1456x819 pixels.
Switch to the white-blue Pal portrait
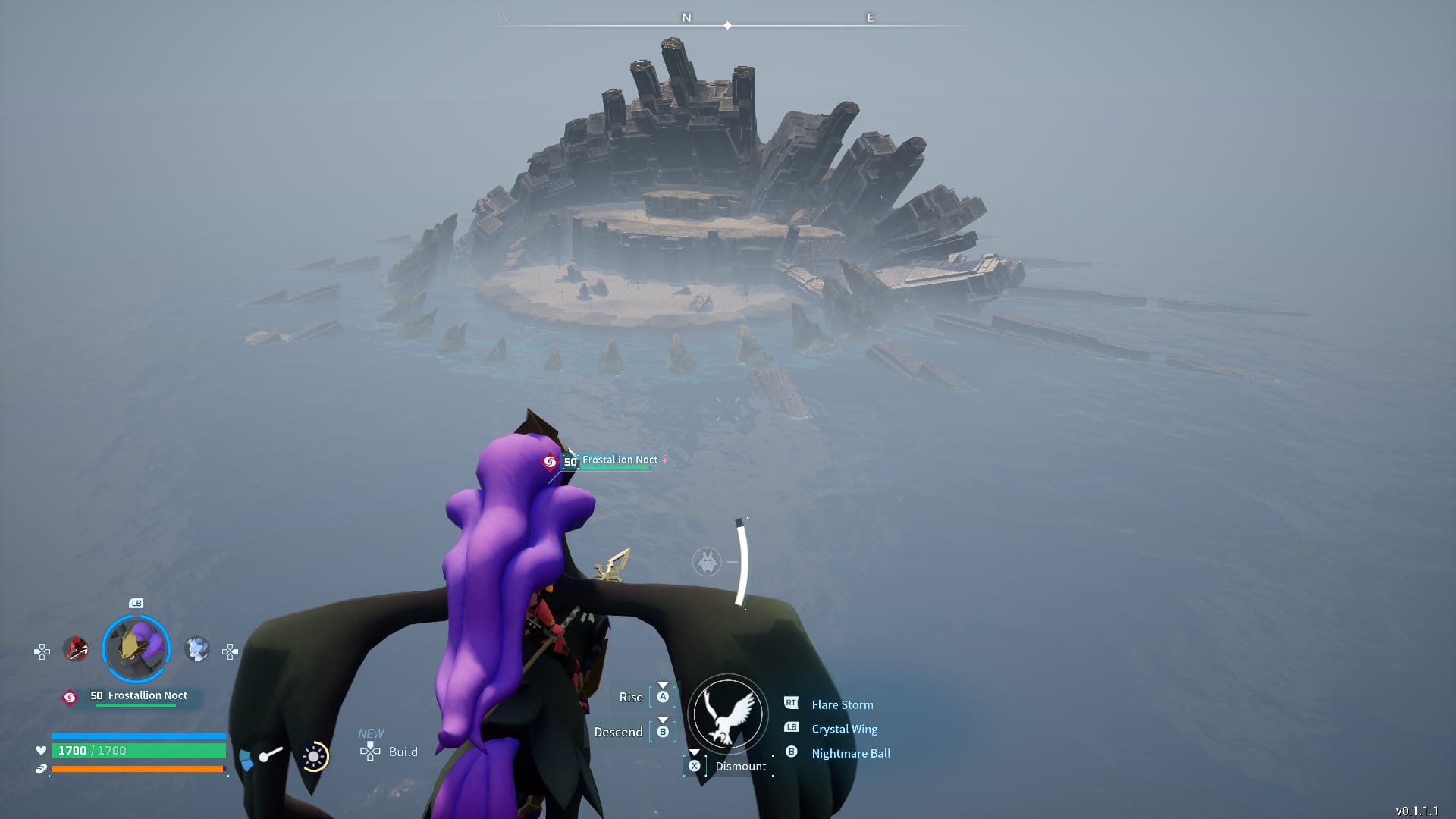click(x=197, y=649)
